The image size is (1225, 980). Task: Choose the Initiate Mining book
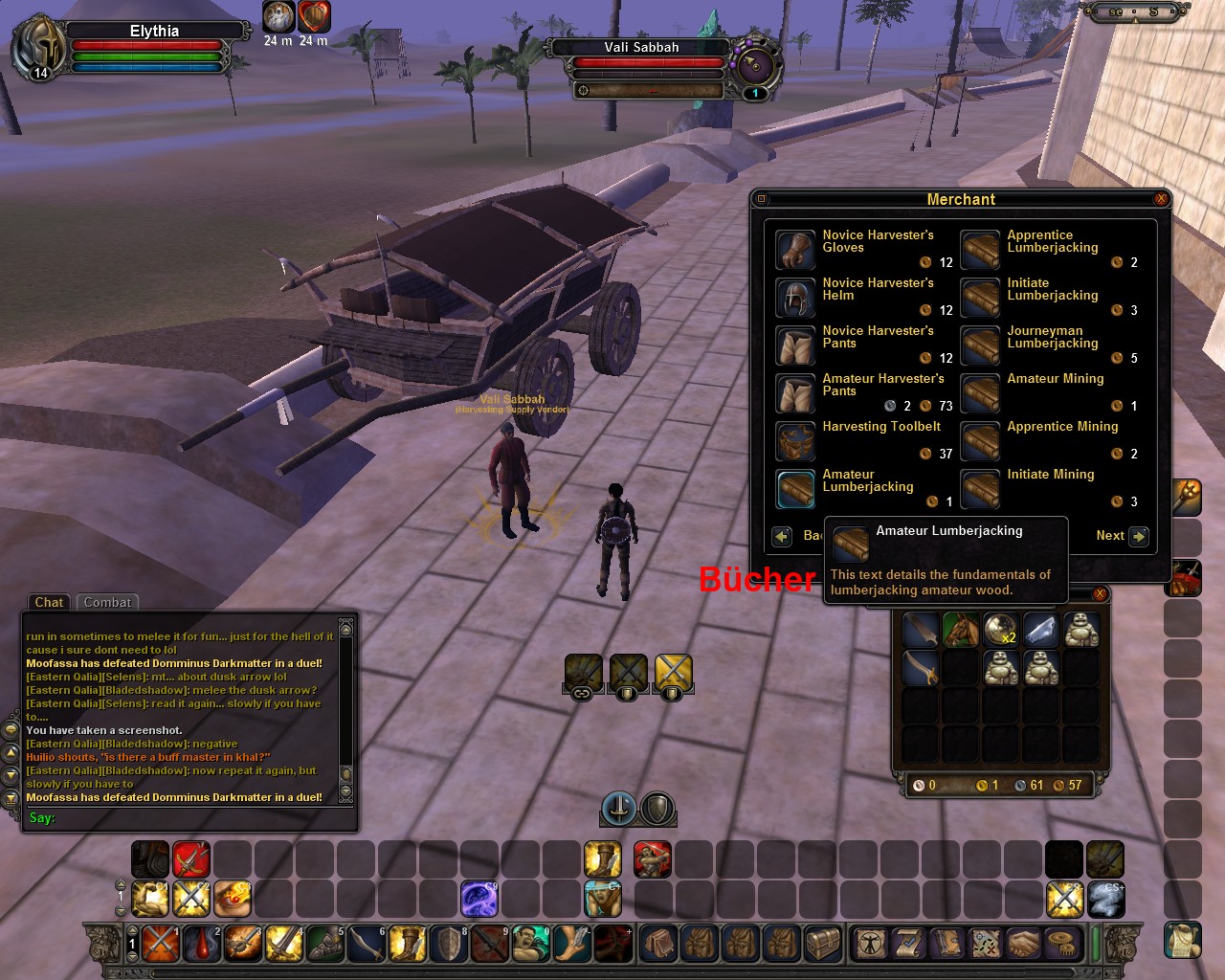980,488
